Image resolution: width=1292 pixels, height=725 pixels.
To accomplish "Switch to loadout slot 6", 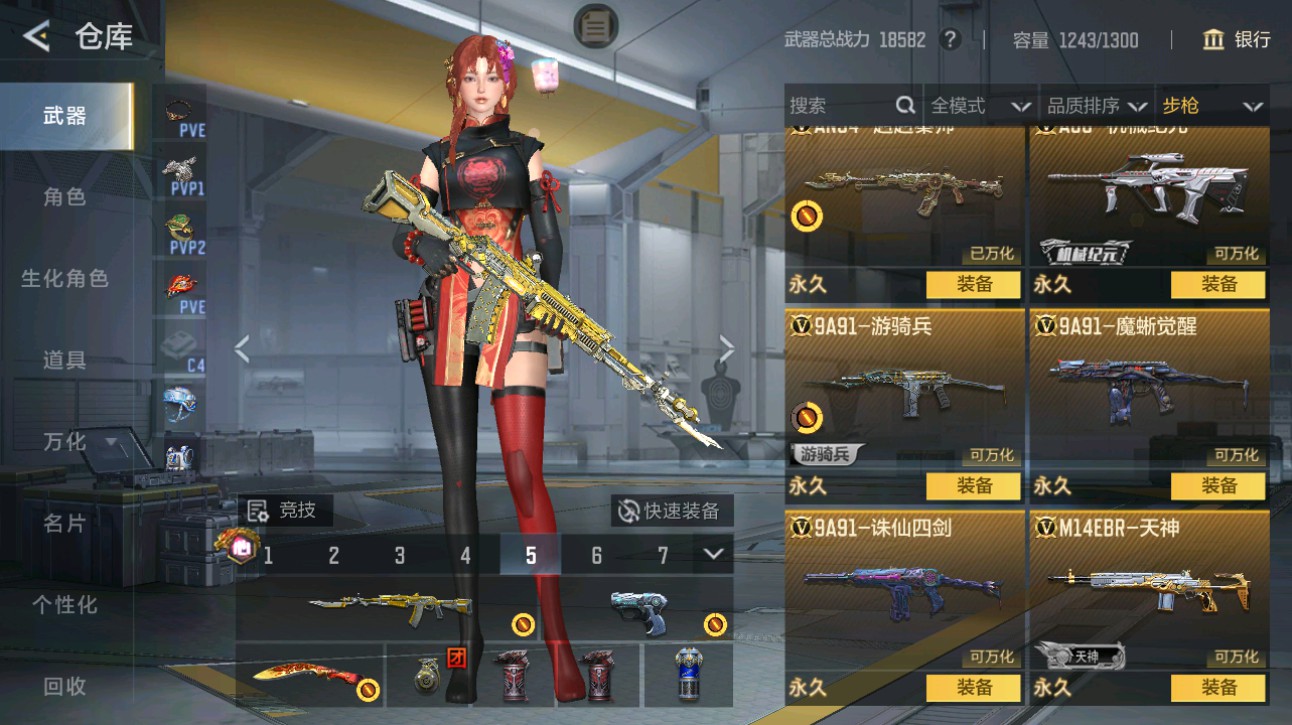I will point(596,555).
